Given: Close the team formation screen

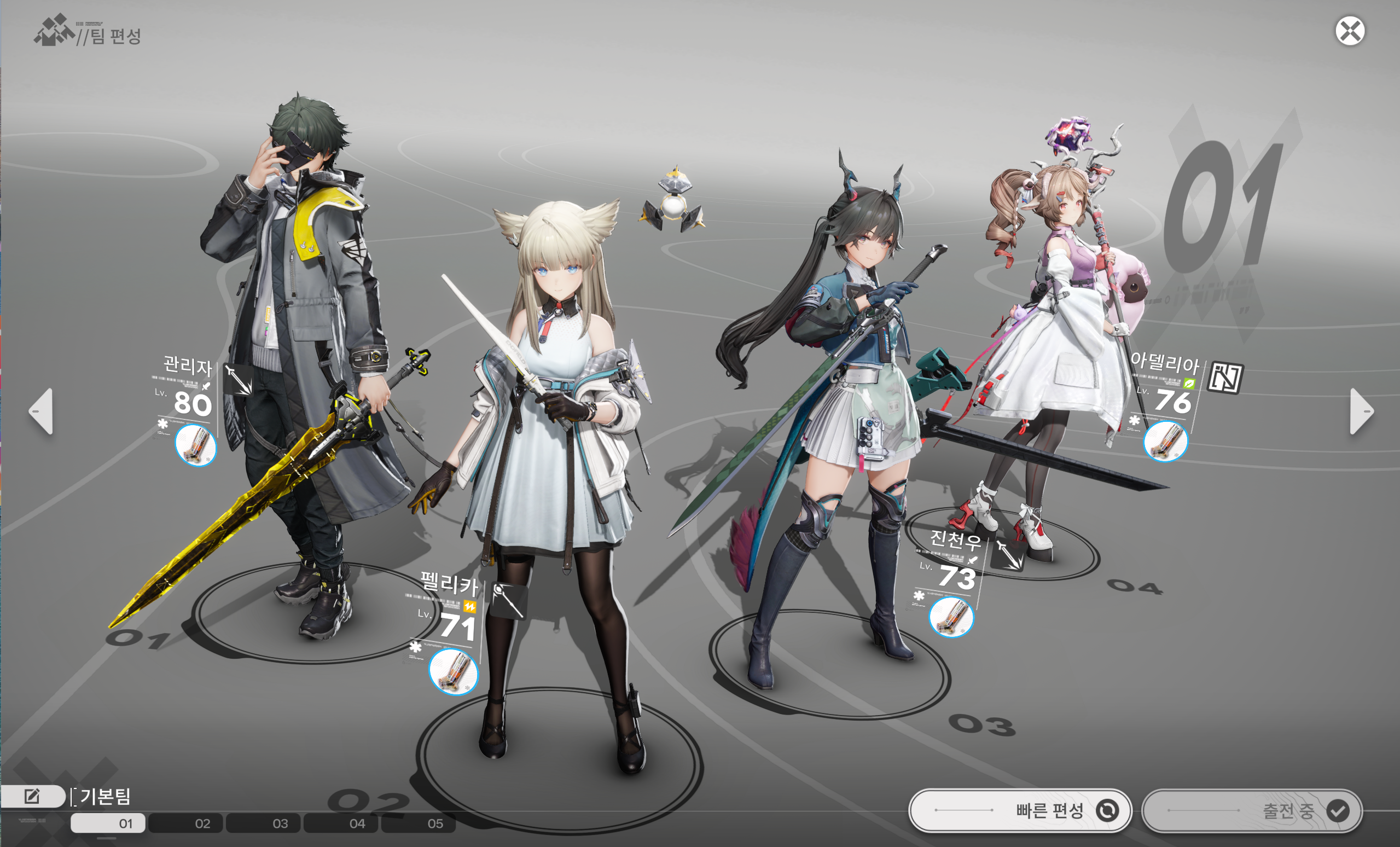Looking at the screenshot, I should coord(1350,31).
